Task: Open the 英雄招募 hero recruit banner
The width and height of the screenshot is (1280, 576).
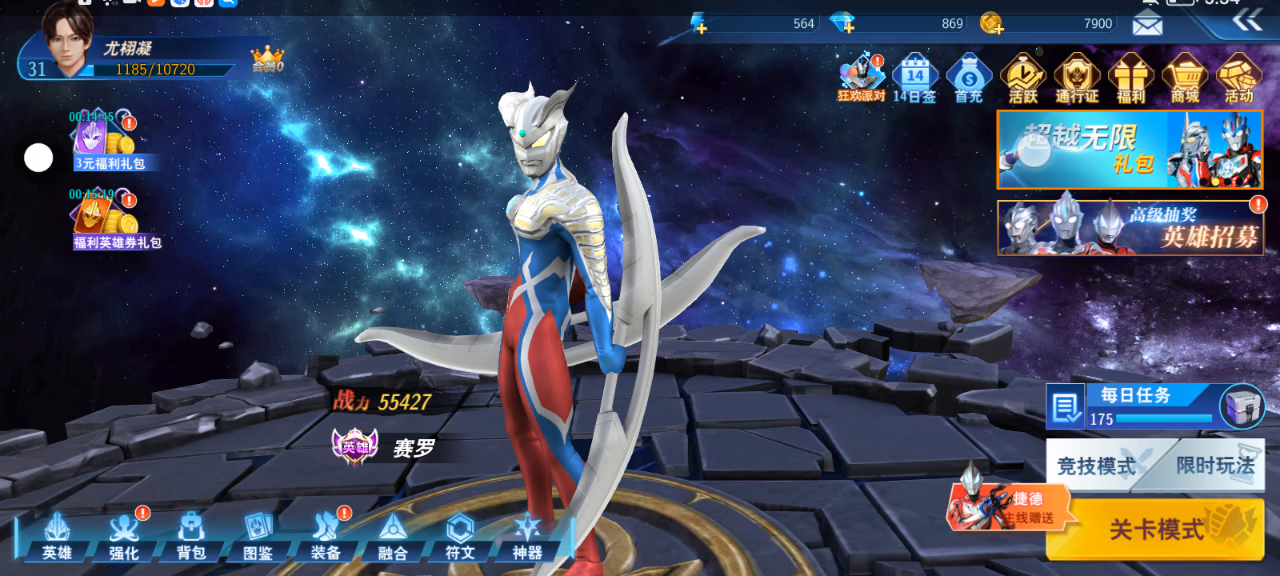Action: tap(1130, 227)
